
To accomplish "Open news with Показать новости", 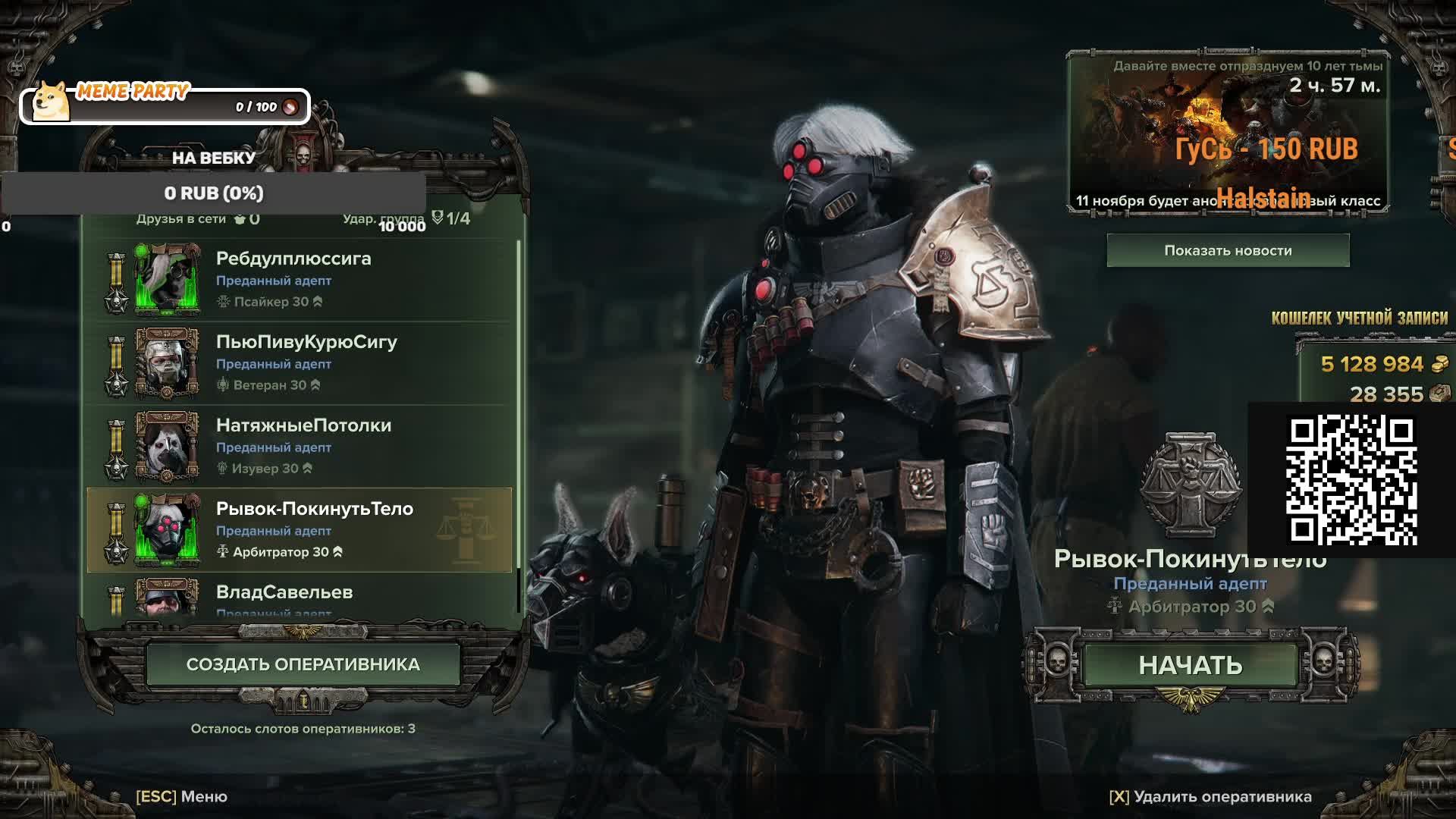I will (x=1228, y=250).
